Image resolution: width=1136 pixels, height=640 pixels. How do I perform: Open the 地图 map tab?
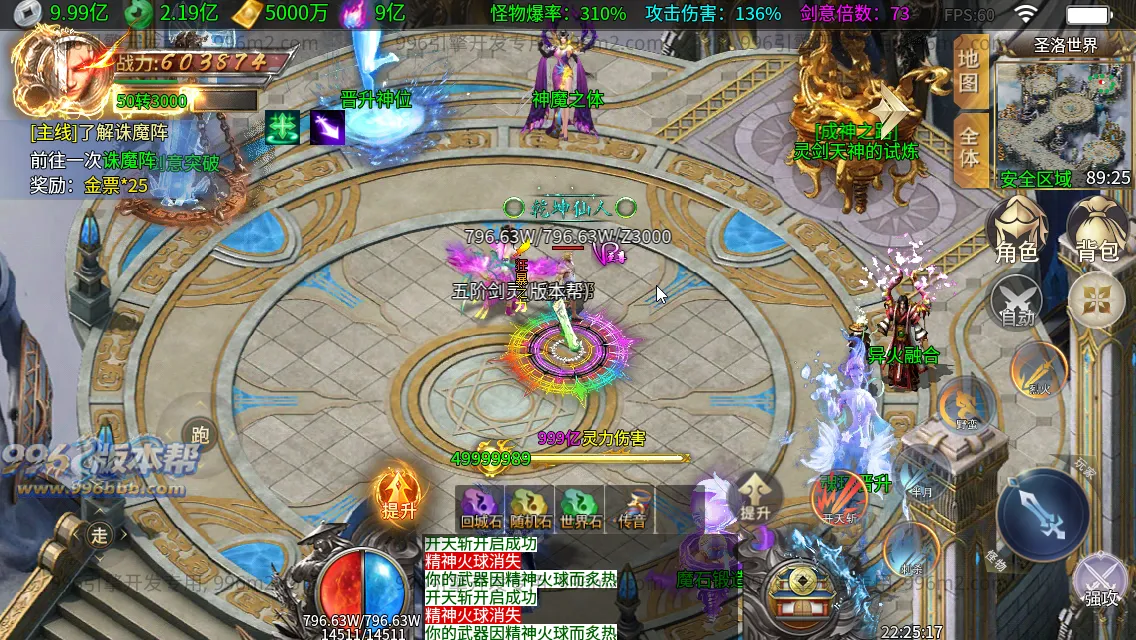click(x=969, y=71)
